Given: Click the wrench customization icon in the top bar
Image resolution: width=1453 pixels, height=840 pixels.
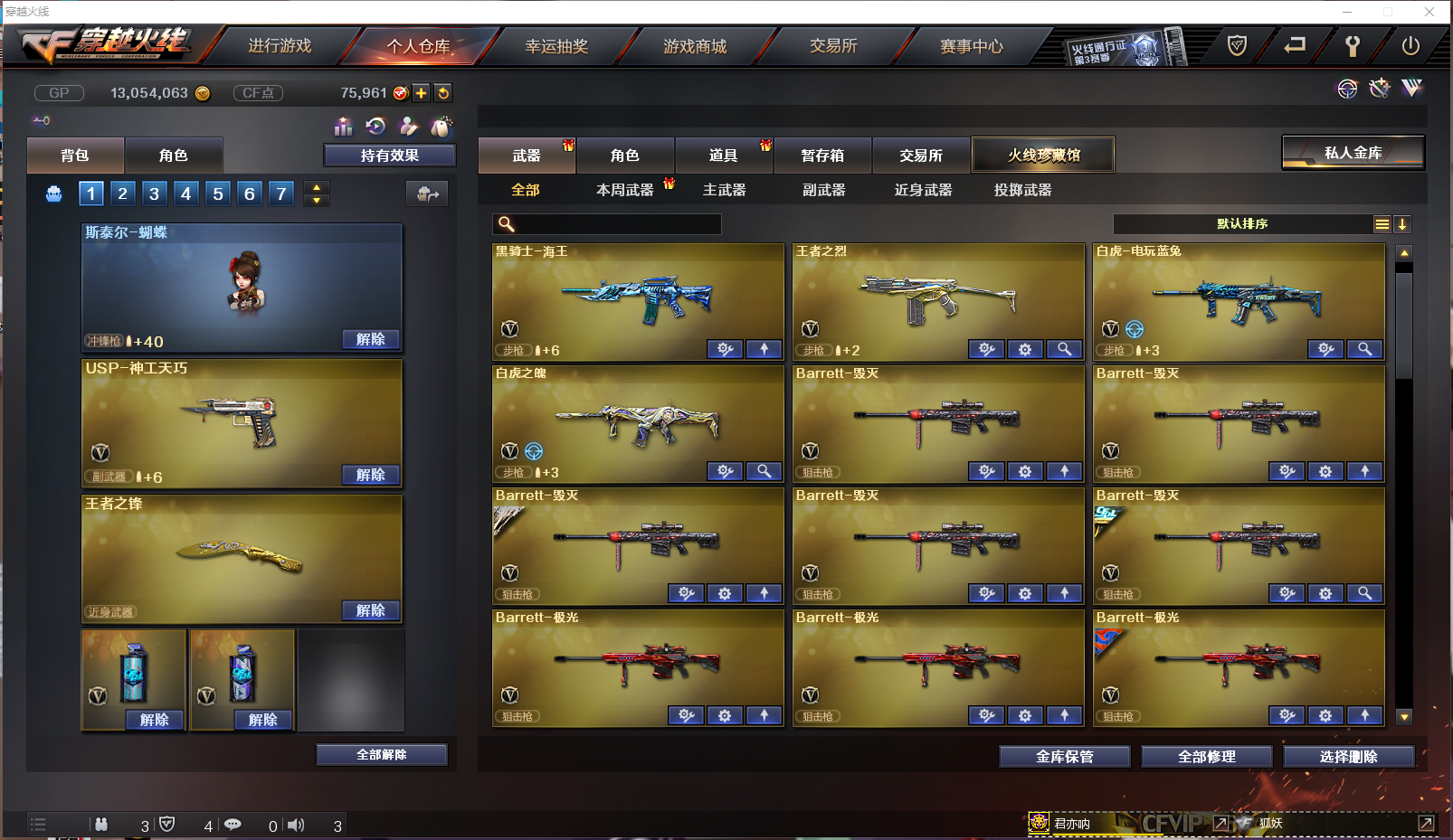Looking at the screenshot, I should point(1379,89).
